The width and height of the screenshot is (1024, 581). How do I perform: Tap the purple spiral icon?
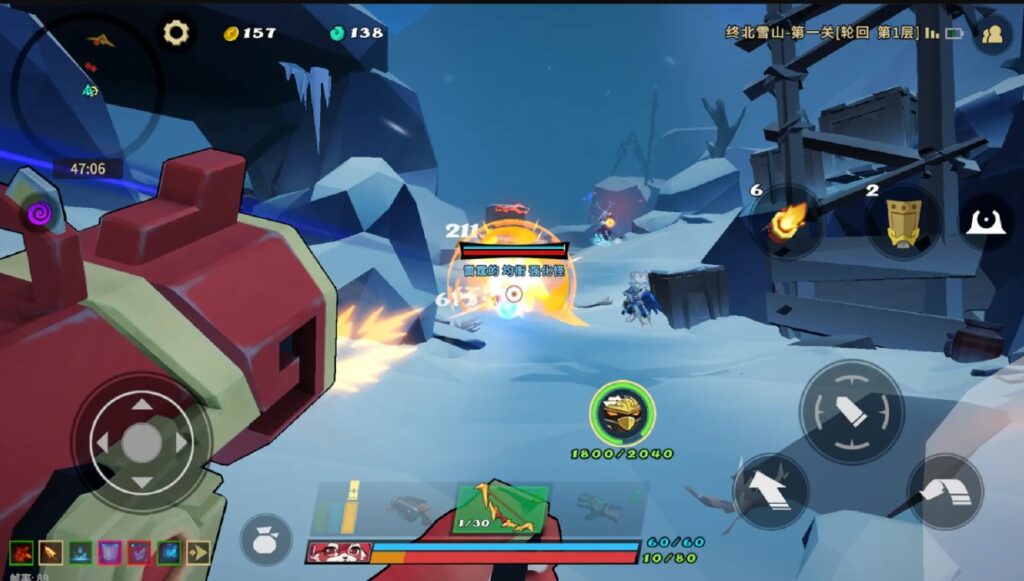39,212
